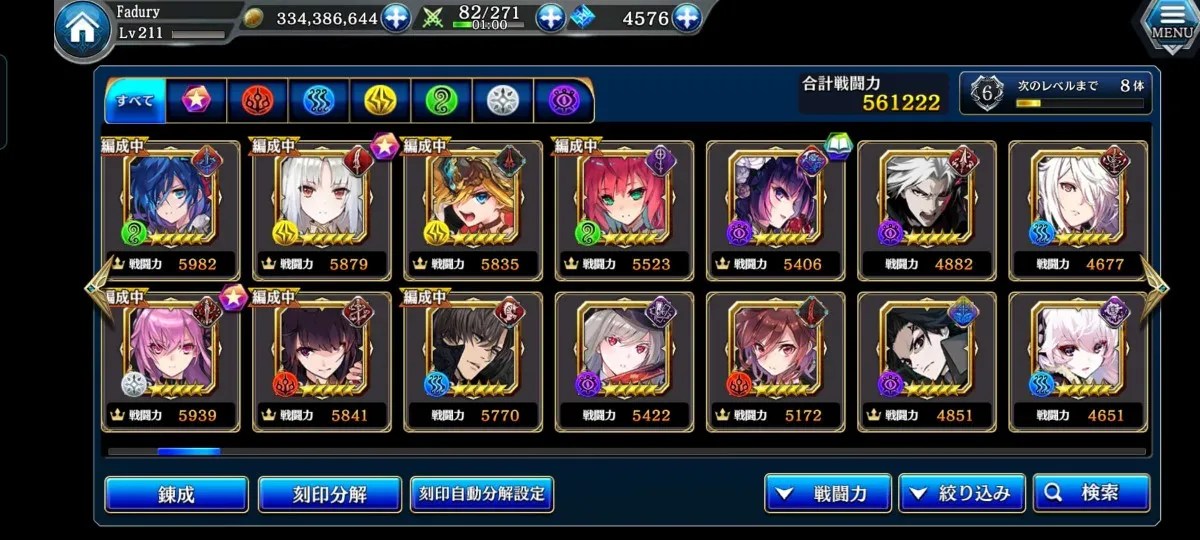Buy more blue crystals via plus button
This screenshot has width=1200, height=540.
click(686, 18)
